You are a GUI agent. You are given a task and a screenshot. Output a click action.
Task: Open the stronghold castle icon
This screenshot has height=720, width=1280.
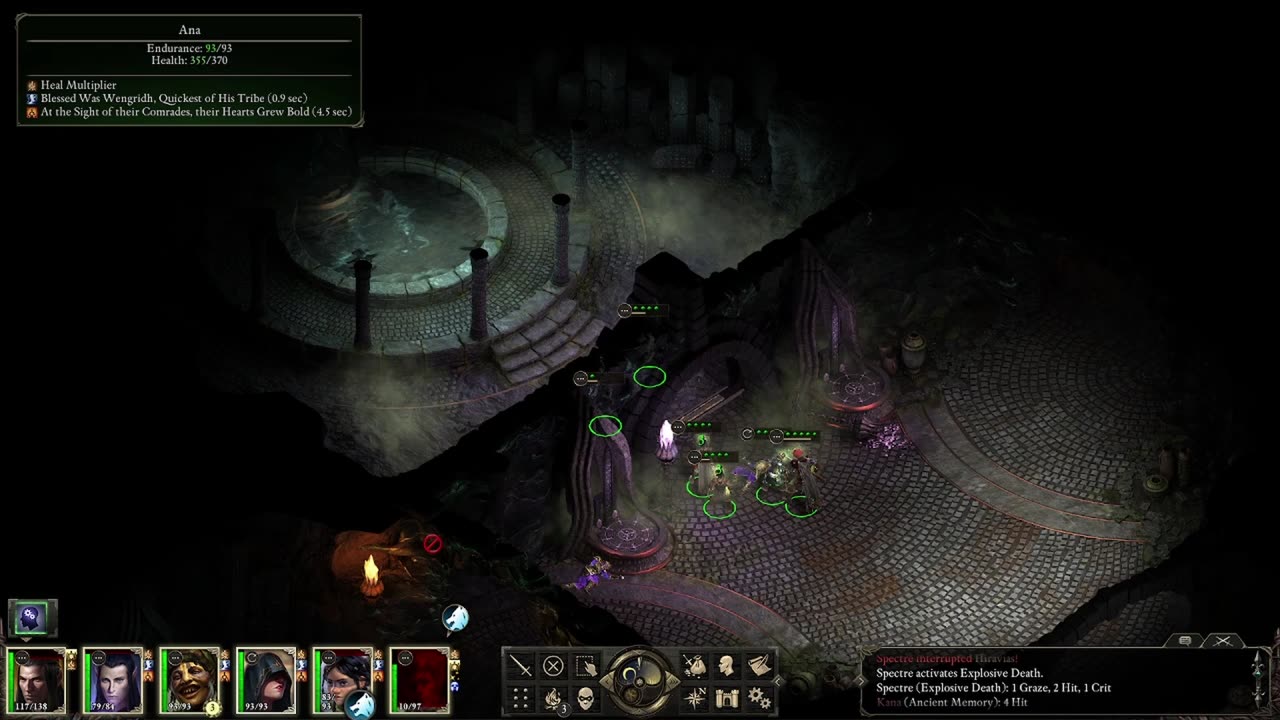tap(727, 697)
